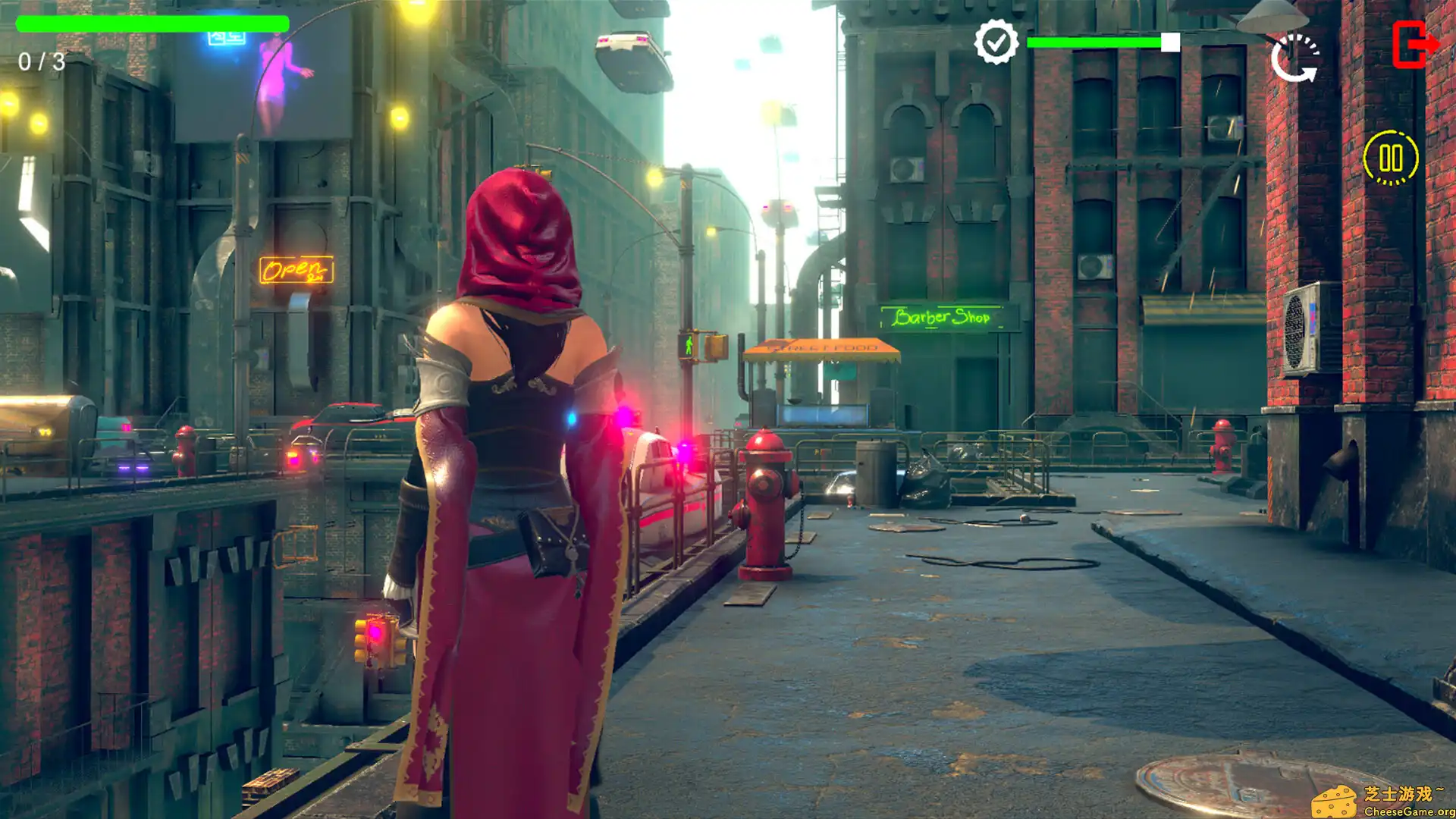This screenshot has height=819, width=1456.
Task: Click the green health bar
Action: click(152, 25)
